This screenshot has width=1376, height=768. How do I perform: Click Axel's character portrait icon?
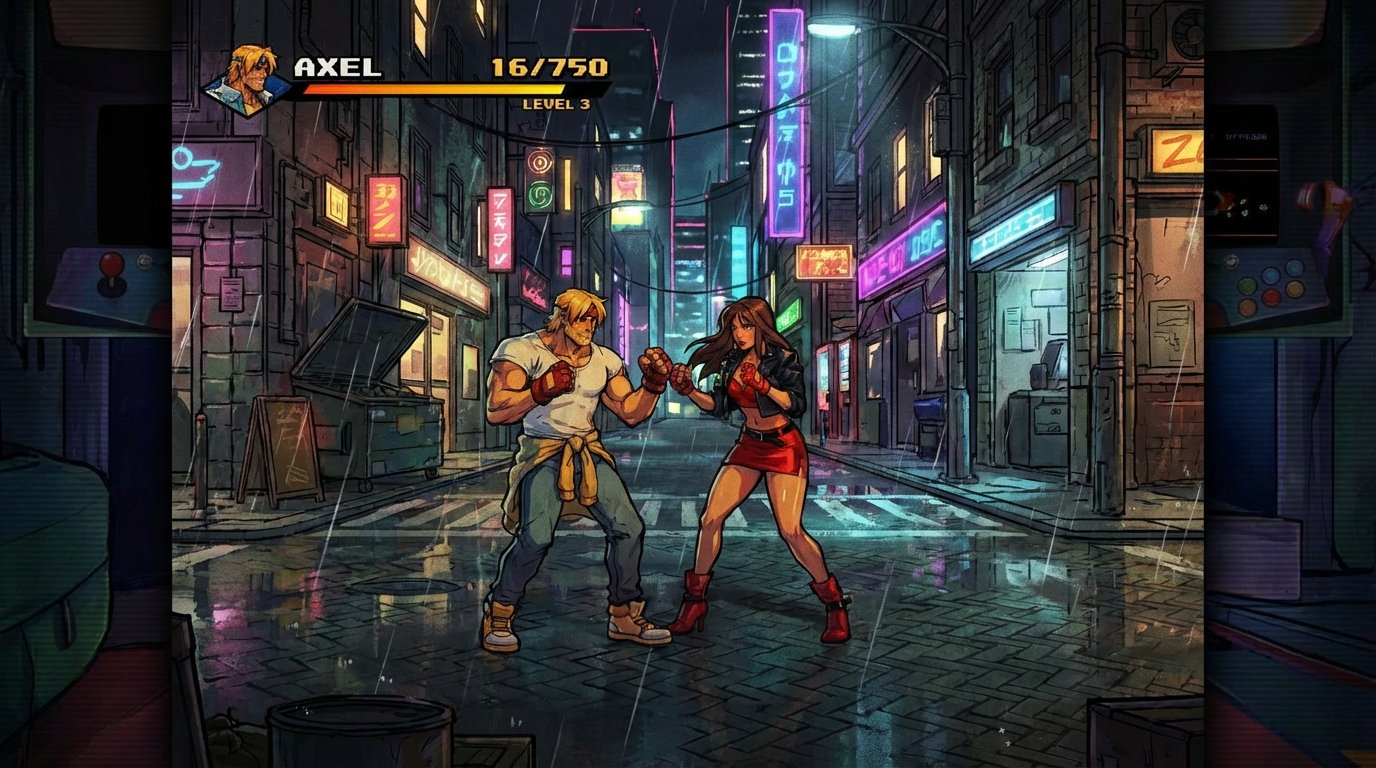(x=248, y=76)
